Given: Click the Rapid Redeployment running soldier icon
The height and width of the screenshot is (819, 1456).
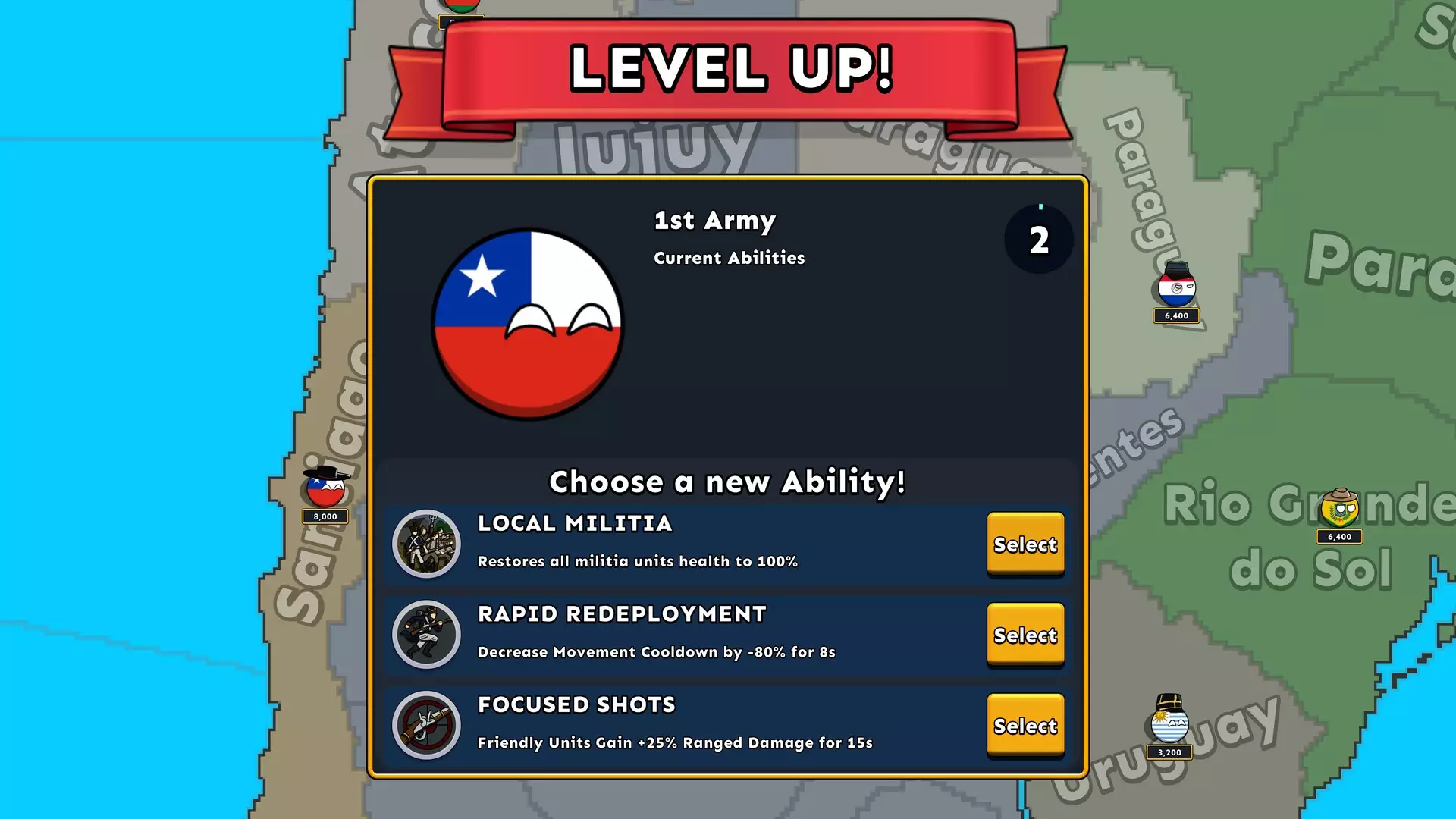Looking at the screenshot, I should 426,635.
